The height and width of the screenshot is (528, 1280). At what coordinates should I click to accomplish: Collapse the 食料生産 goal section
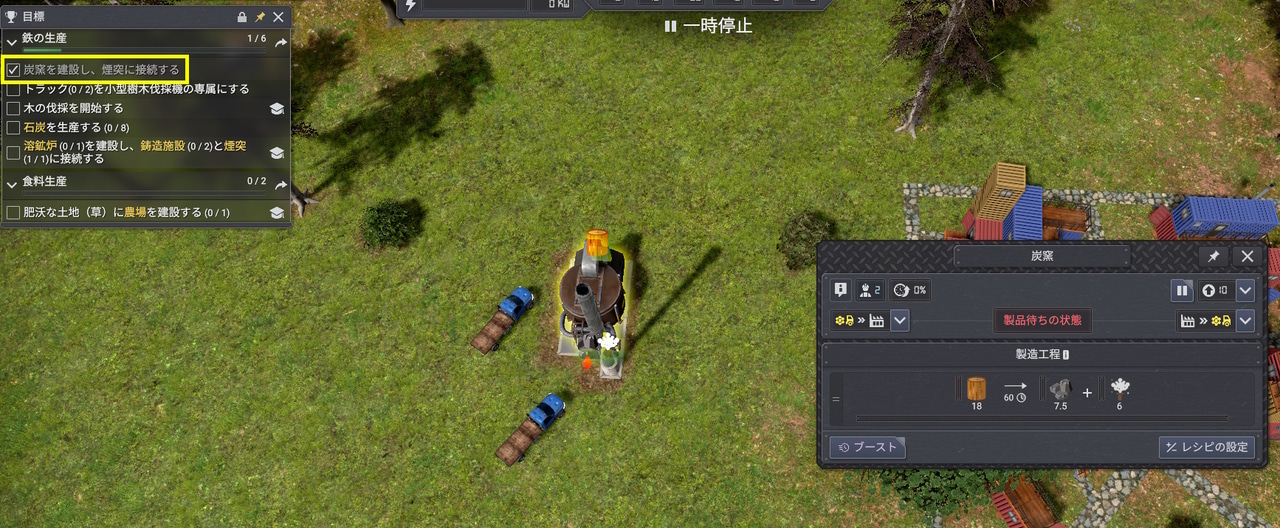click(12, 182)
